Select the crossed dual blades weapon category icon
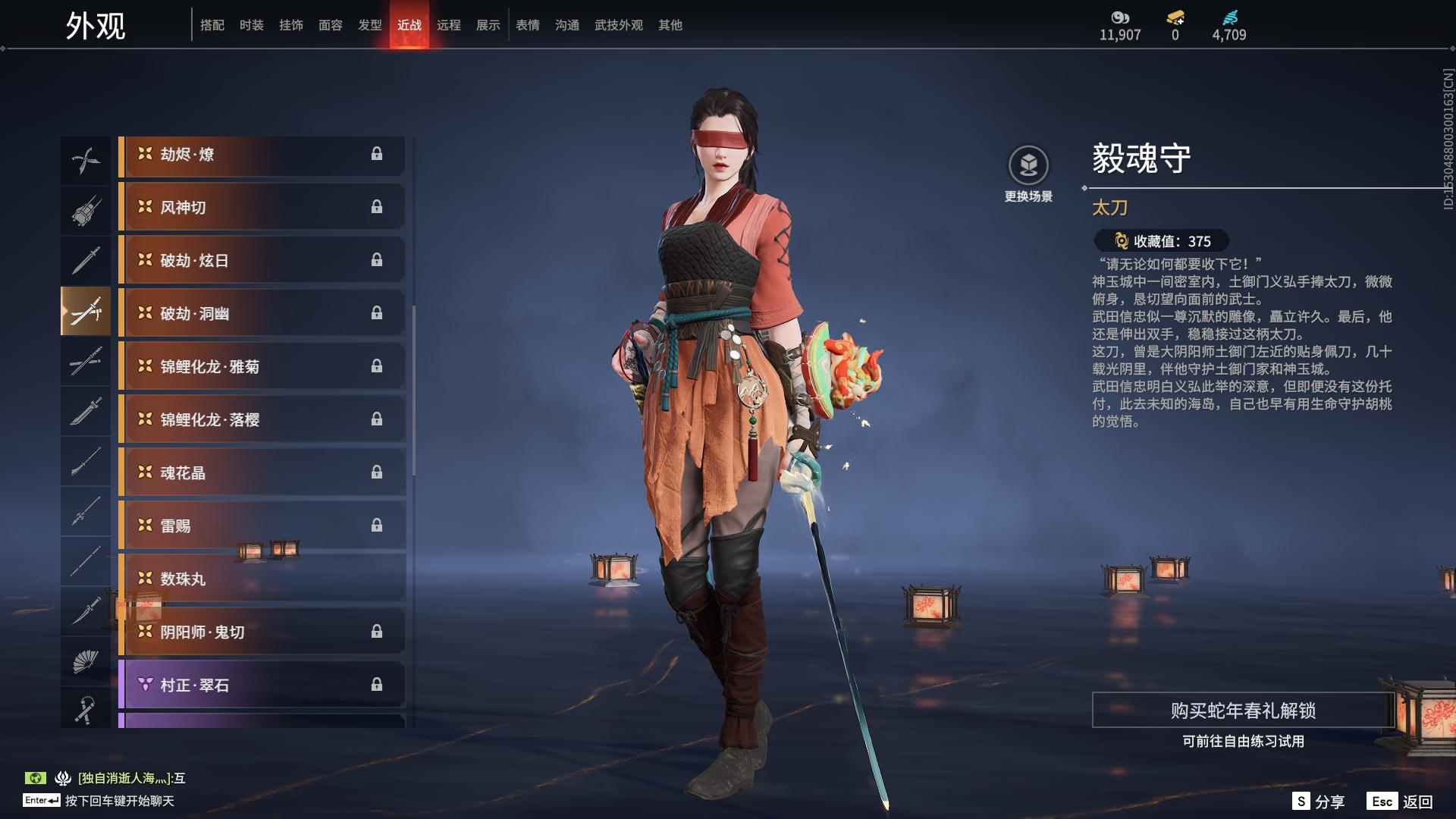1456x819 pixels. [86, 159]
